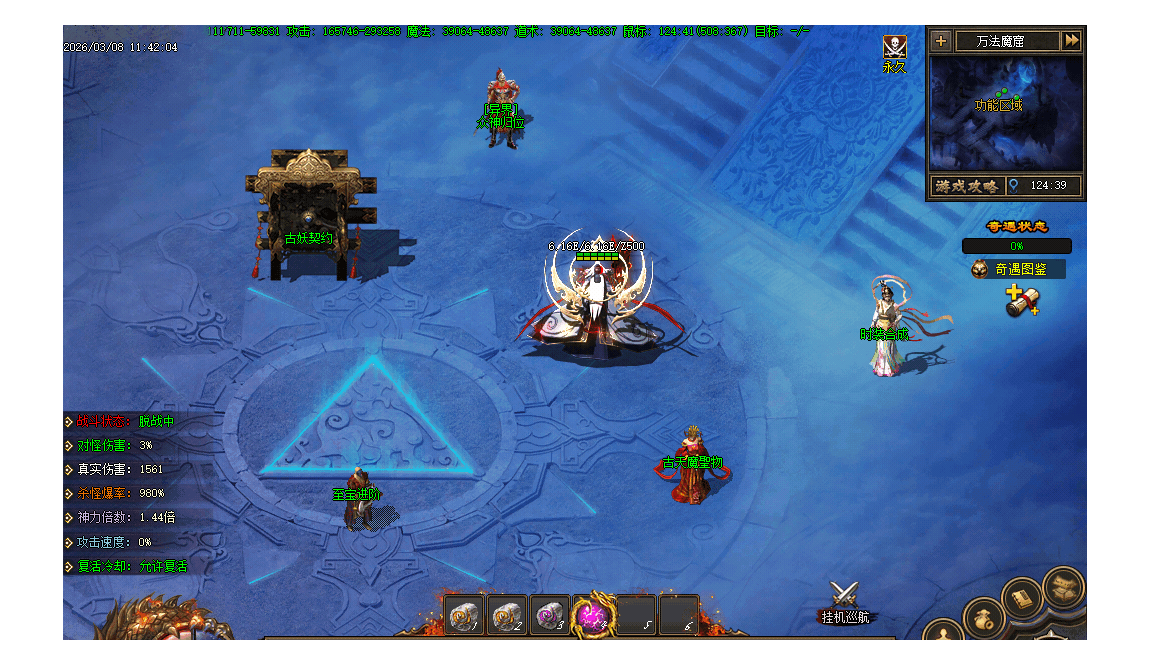Open the treasure chest round menu button
The height and width of the screenshot is (664, 1150).
click(x=1062, y=585)
